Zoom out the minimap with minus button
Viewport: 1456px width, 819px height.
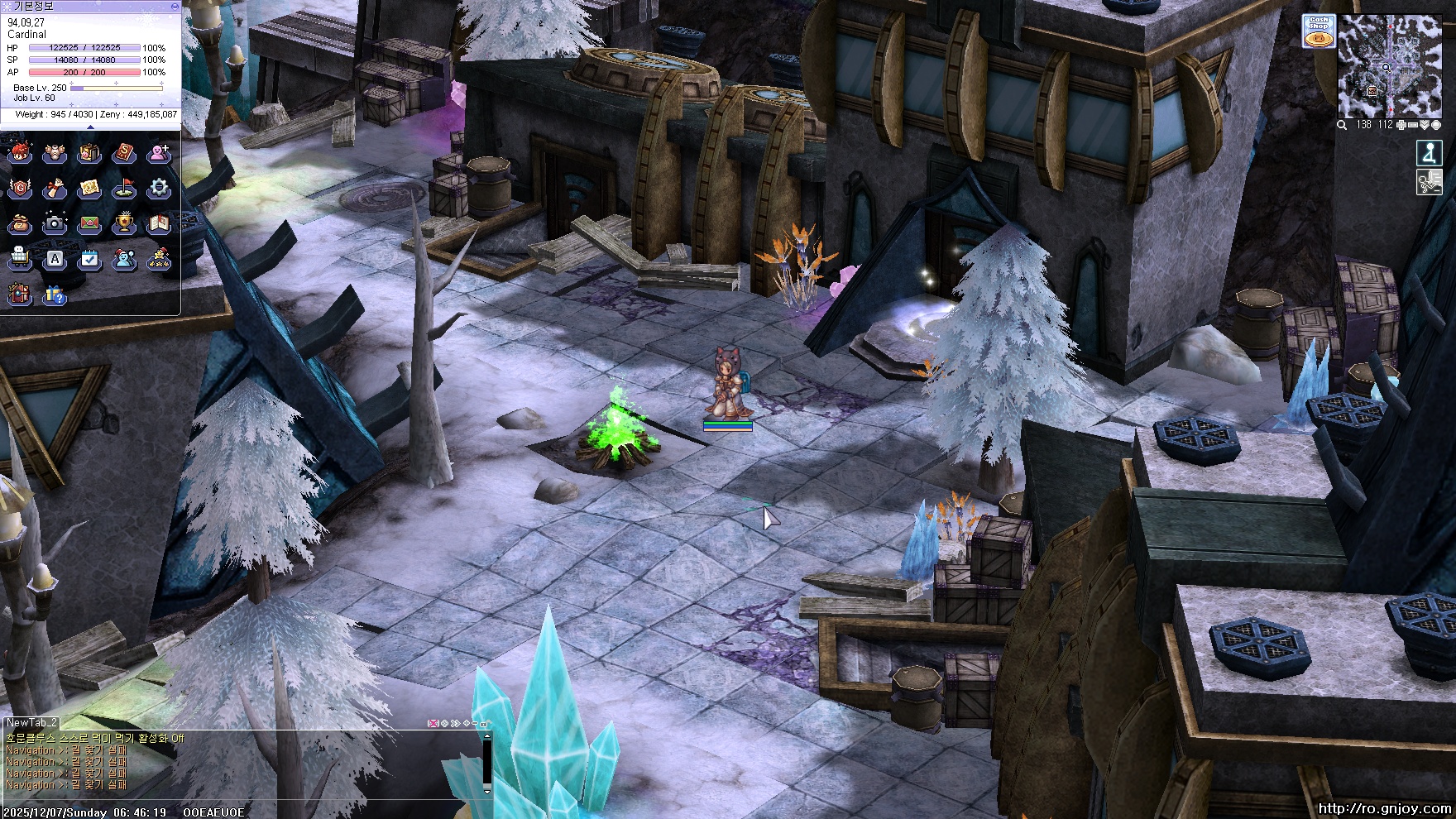pos(1412,125)
